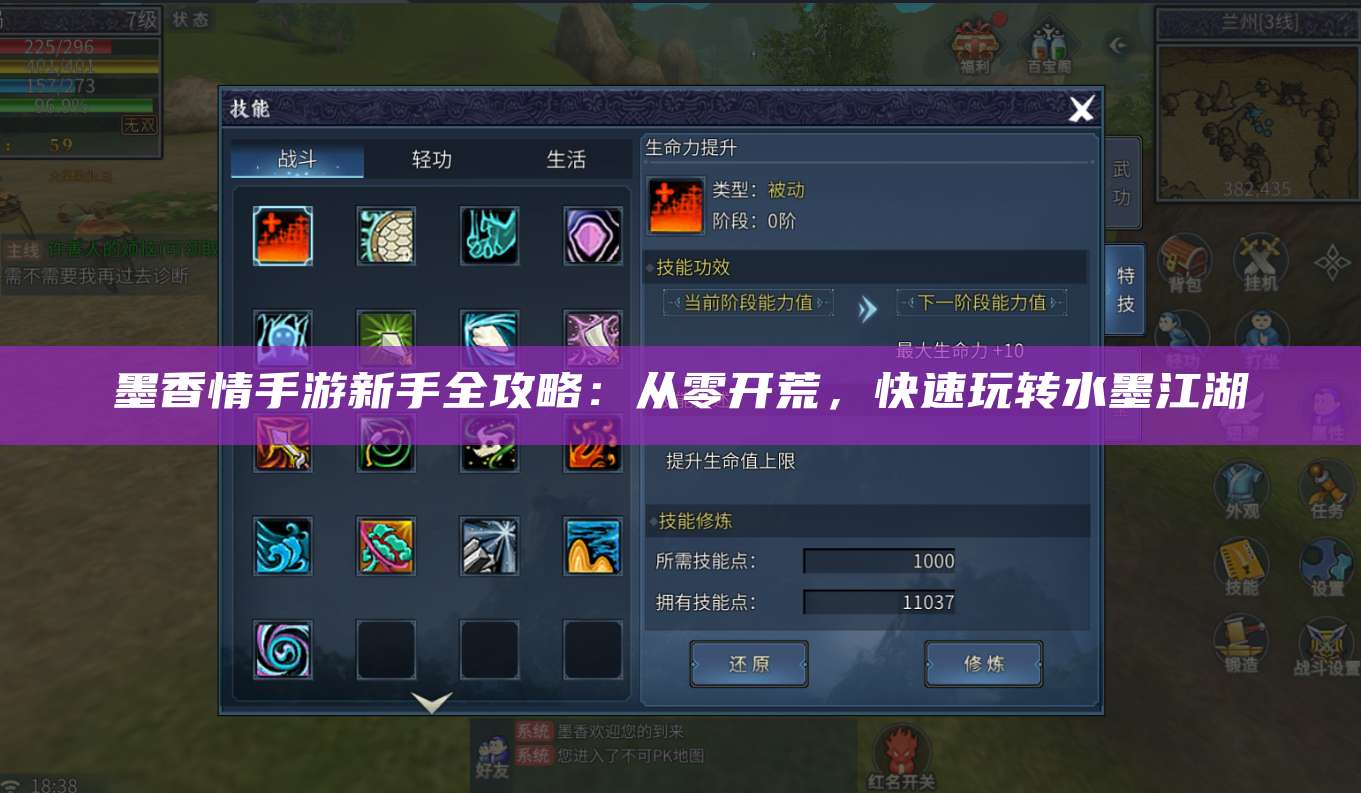Click the red 225/296 health bar
This screenshot has height=793, width=1361.
coord(60,45)
